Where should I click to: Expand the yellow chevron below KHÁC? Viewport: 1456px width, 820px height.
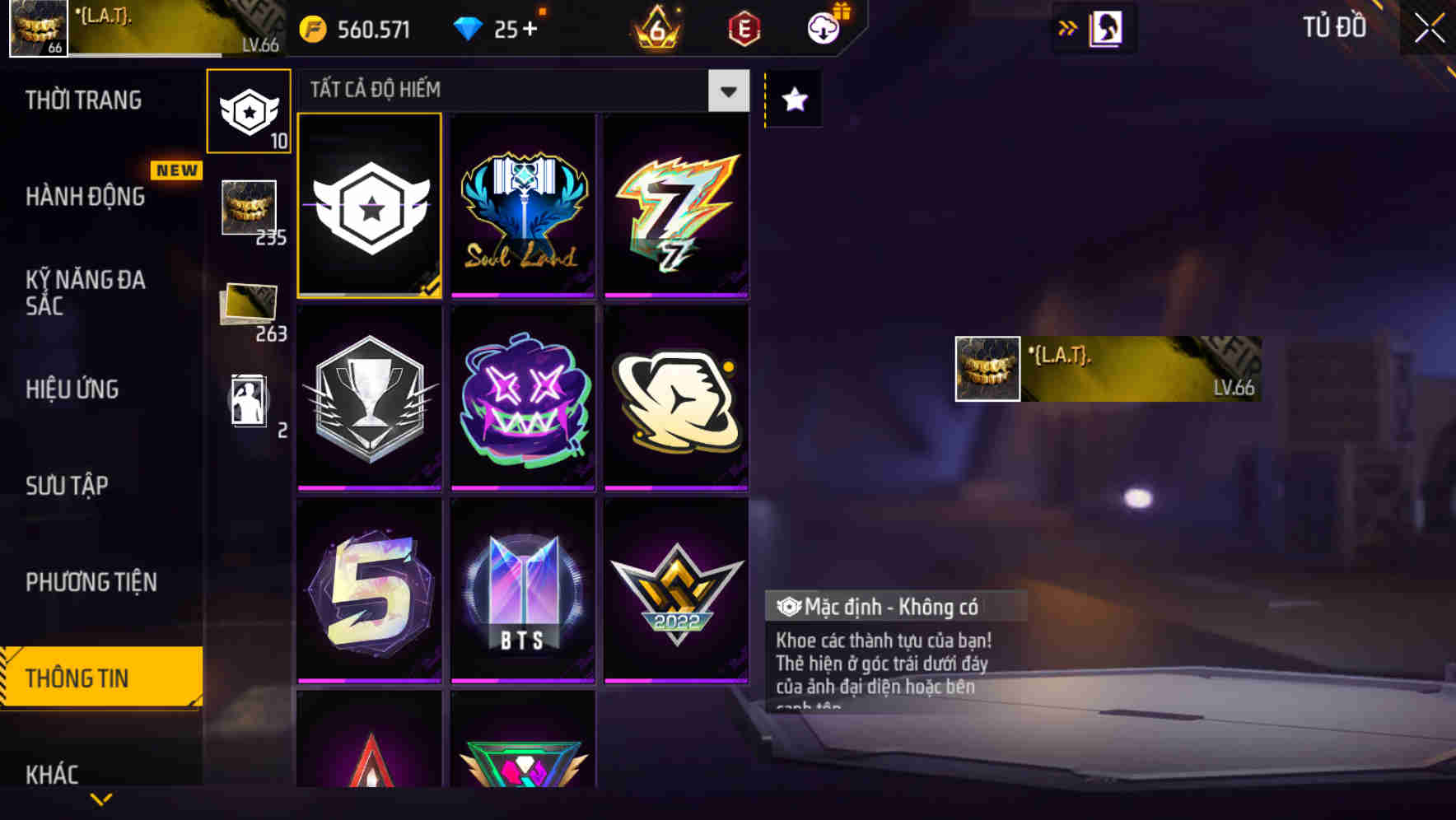coord(101,799)
